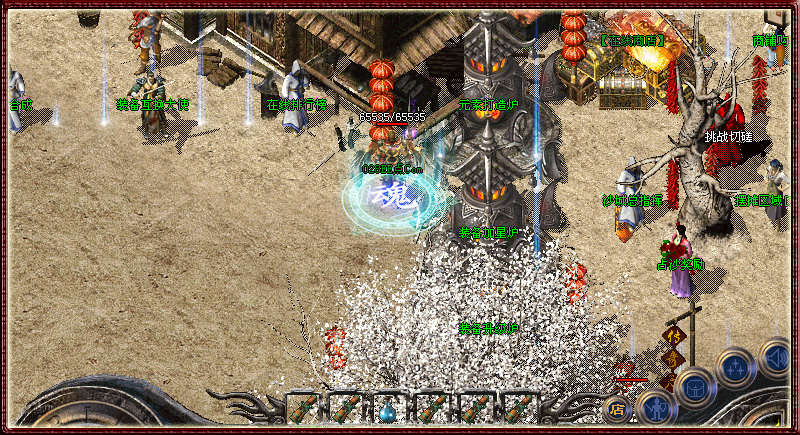The width and height of the screenshot is (800, 435).
Task: Open the shop via the 店 button
Action: pos(616,408)
